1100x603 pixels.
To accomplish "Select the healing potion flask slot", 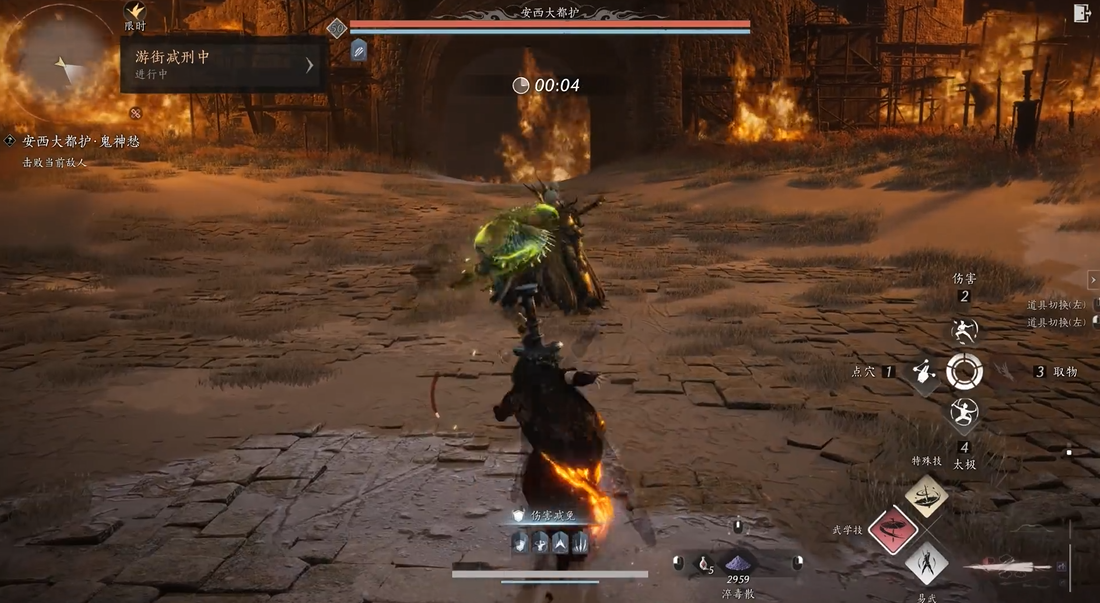I will tap(704, 564).
